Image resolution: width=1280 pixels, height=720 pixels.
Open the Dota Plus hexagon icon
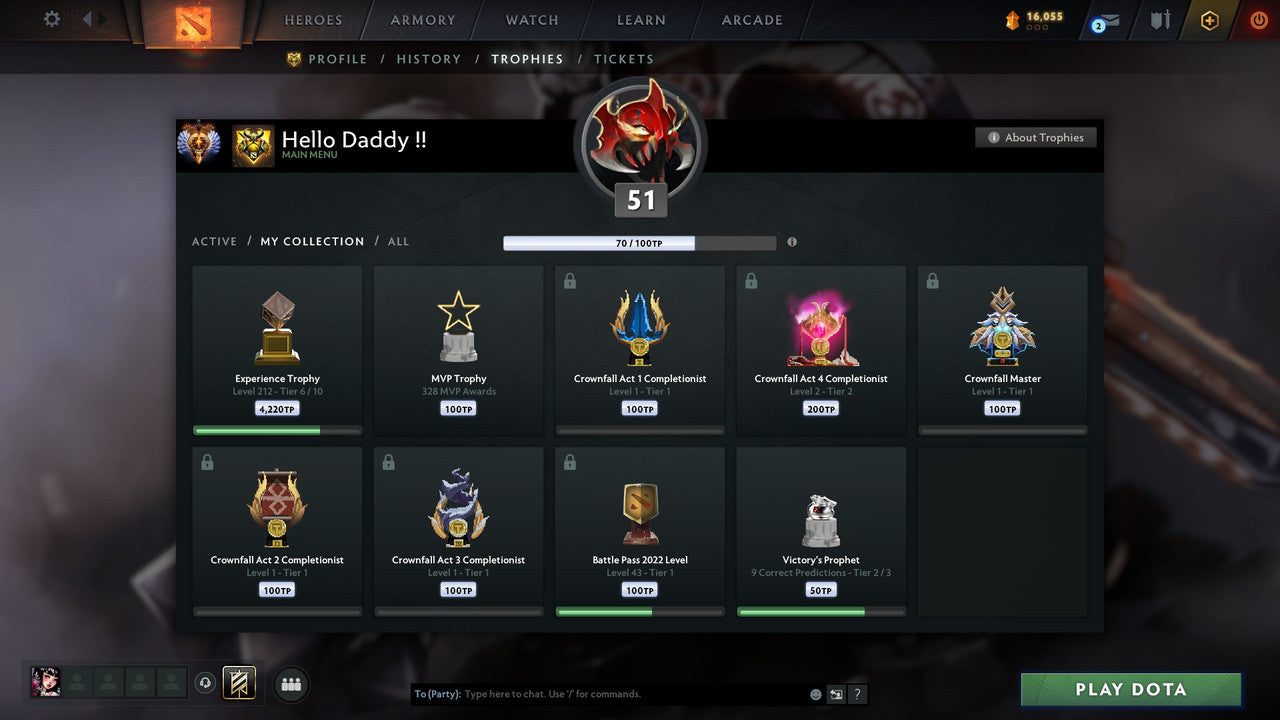(1209, 19)
